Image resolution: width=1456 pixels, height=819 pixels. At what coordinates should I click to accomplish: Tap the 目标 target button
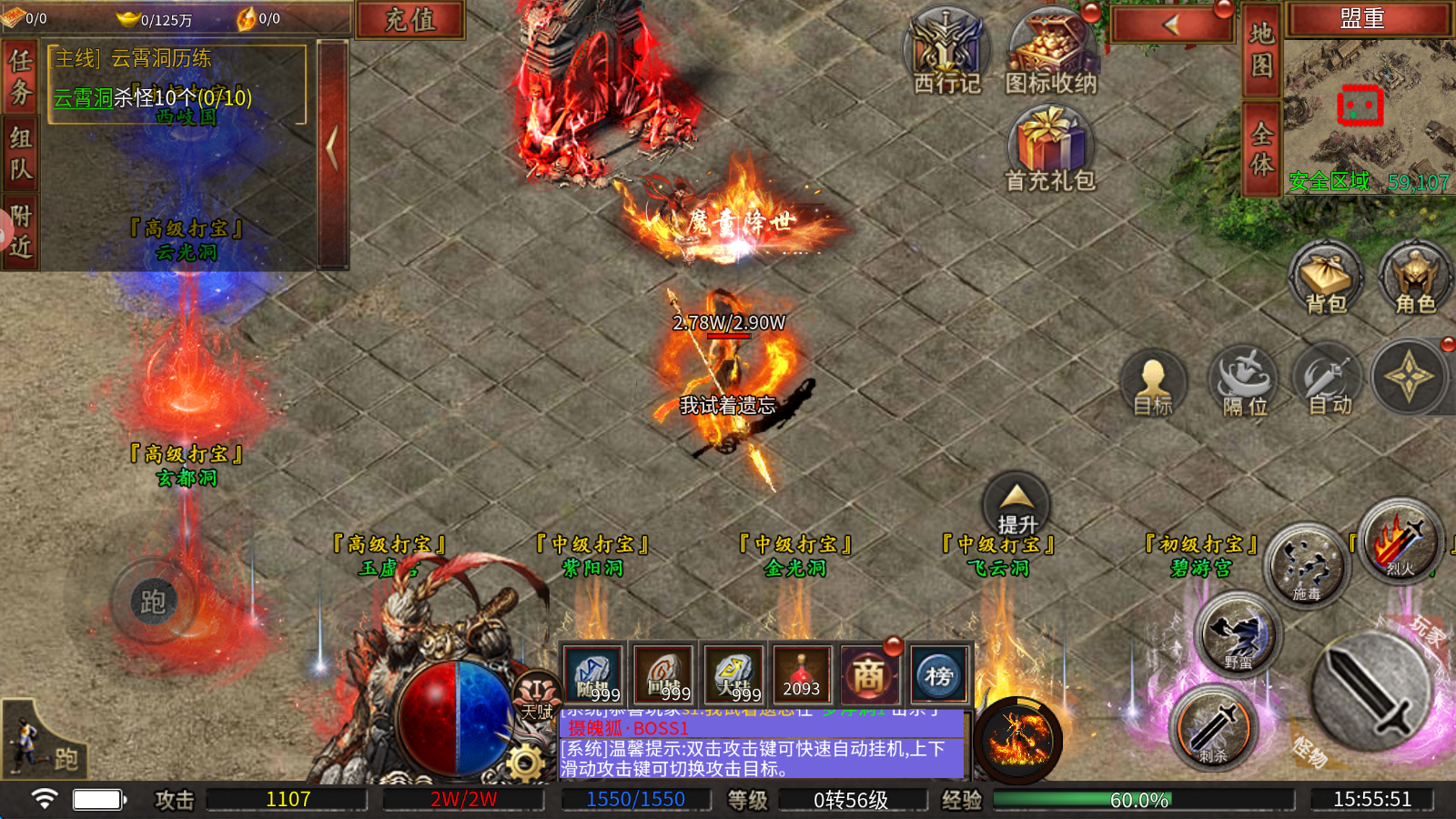pyautogui.click(x=1152, y=382)
